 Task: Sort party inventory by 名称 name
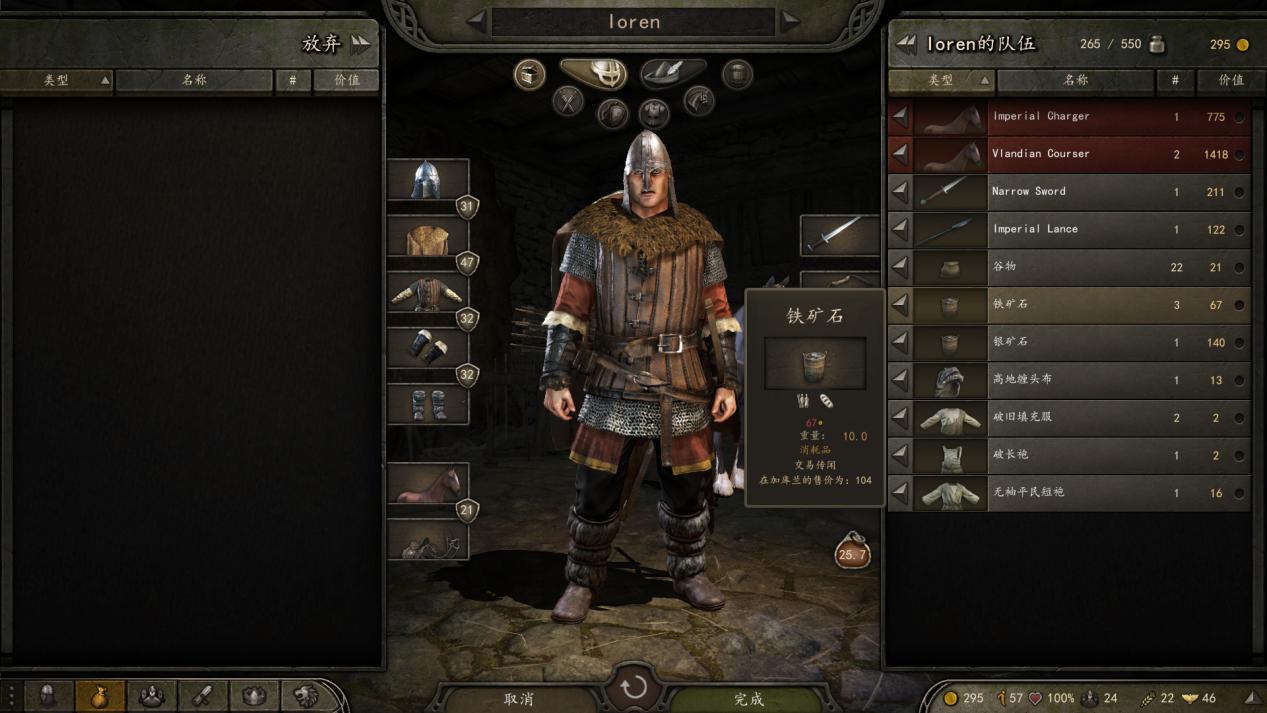[x=1075, y=80]
